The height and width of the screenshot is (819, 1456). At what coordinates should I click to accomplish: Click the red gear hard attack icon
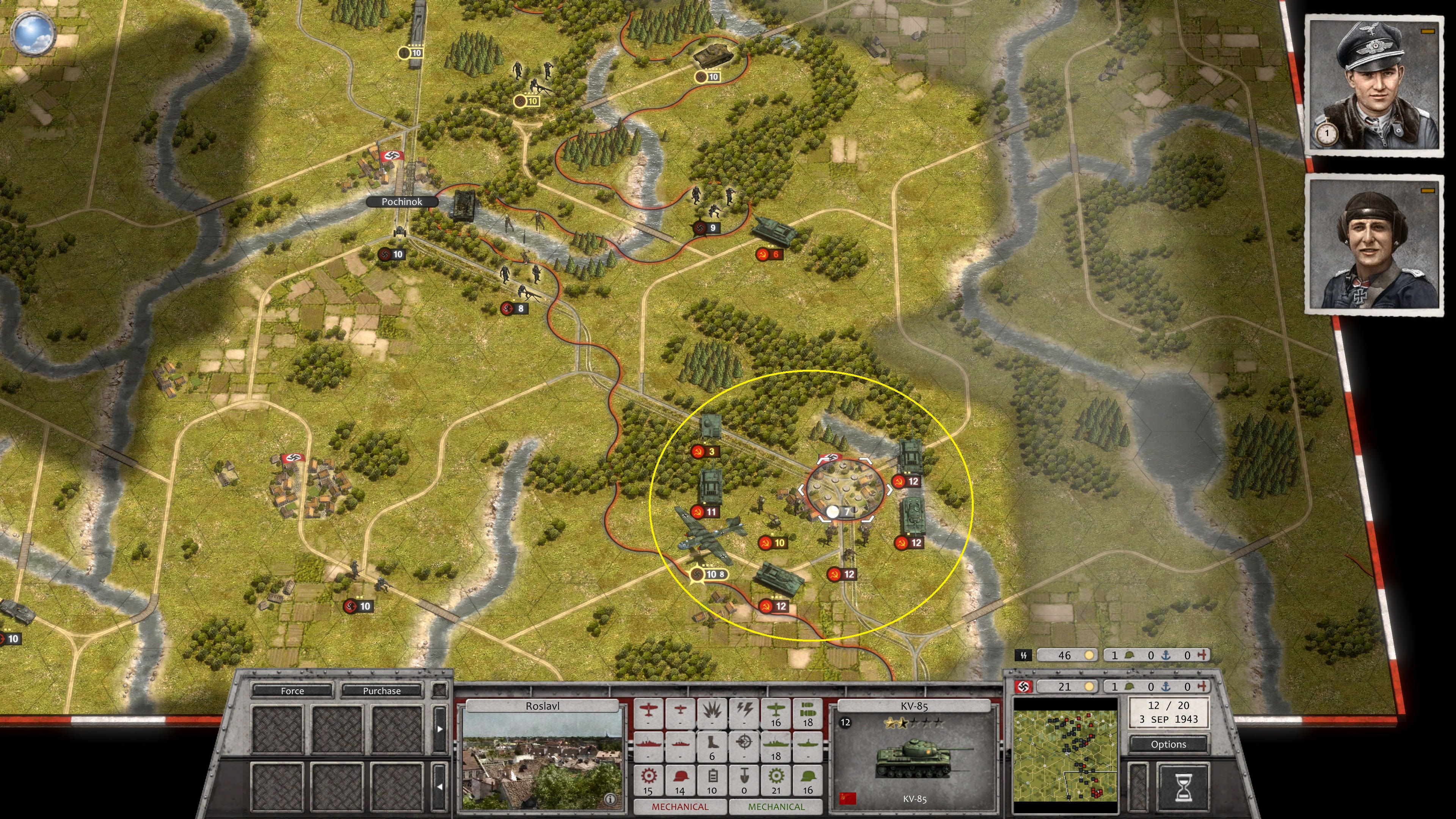click(x=648, y=778)
